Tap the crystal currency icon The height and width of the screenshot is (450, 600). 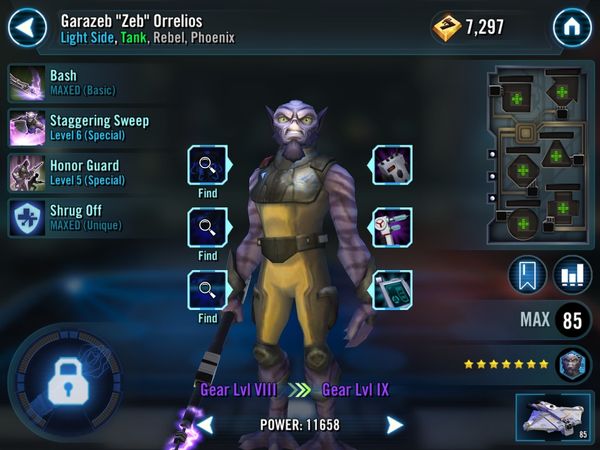click(x=446, y=27)
